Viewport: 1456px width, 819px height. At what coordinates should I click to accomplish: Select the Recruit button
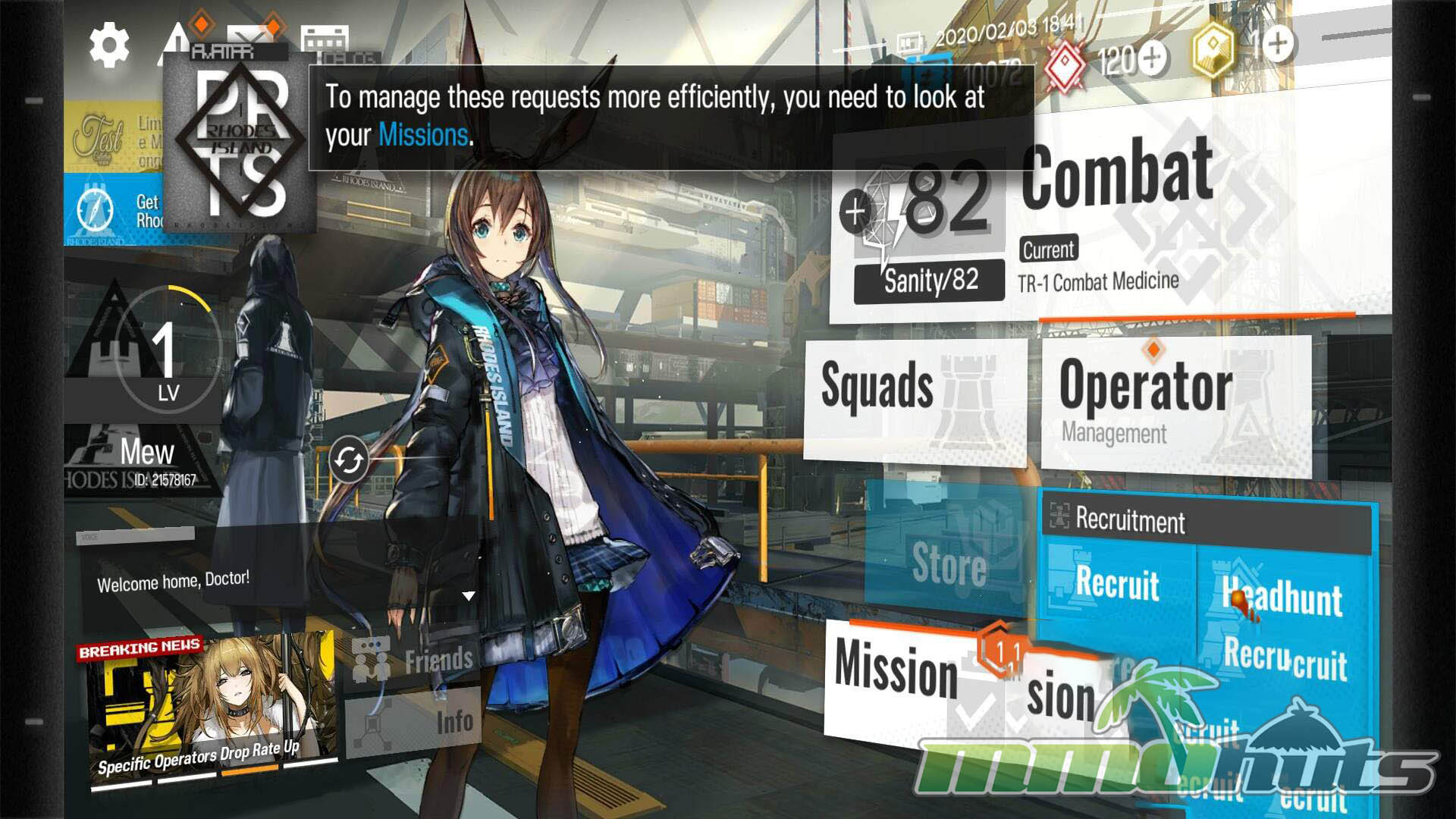(x=1117, y=584)
